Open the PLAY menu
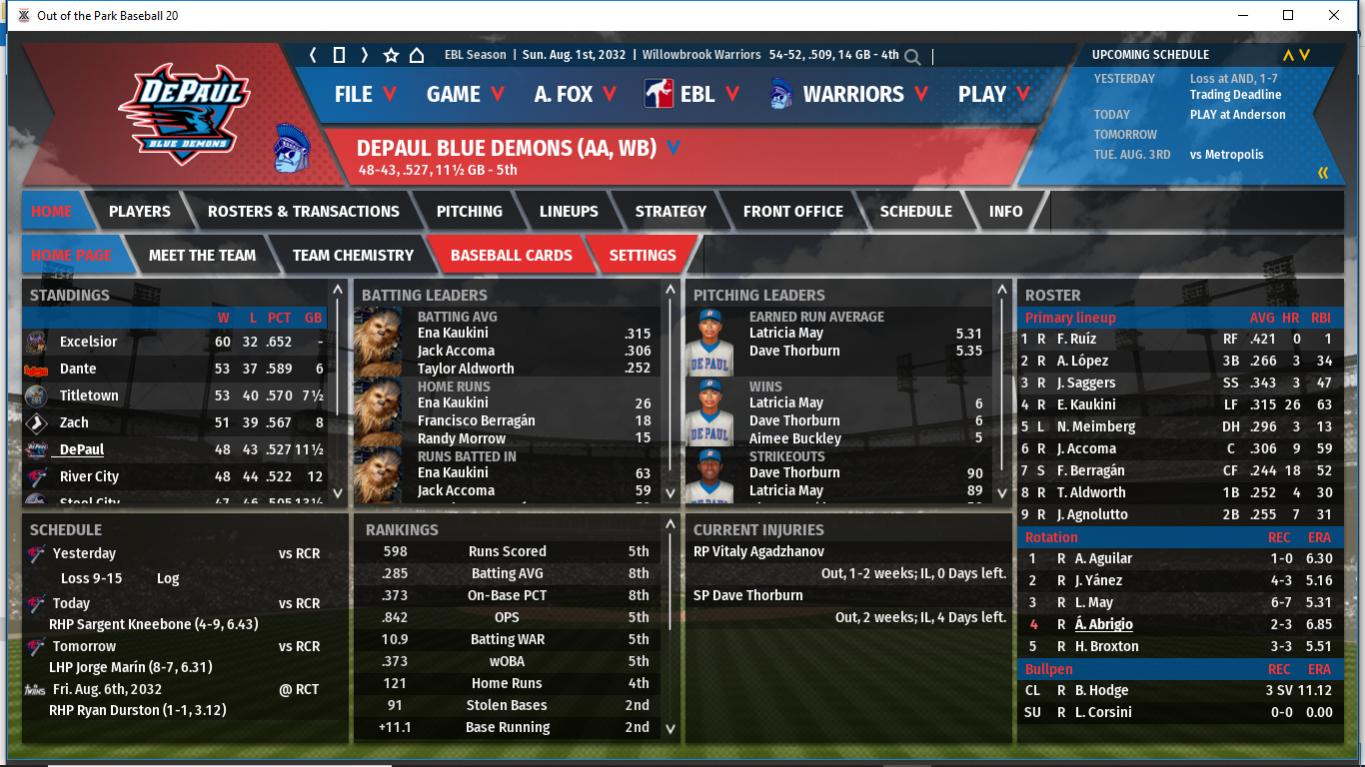This screenshot has height=767, width=1365. [x=993, y=94]
